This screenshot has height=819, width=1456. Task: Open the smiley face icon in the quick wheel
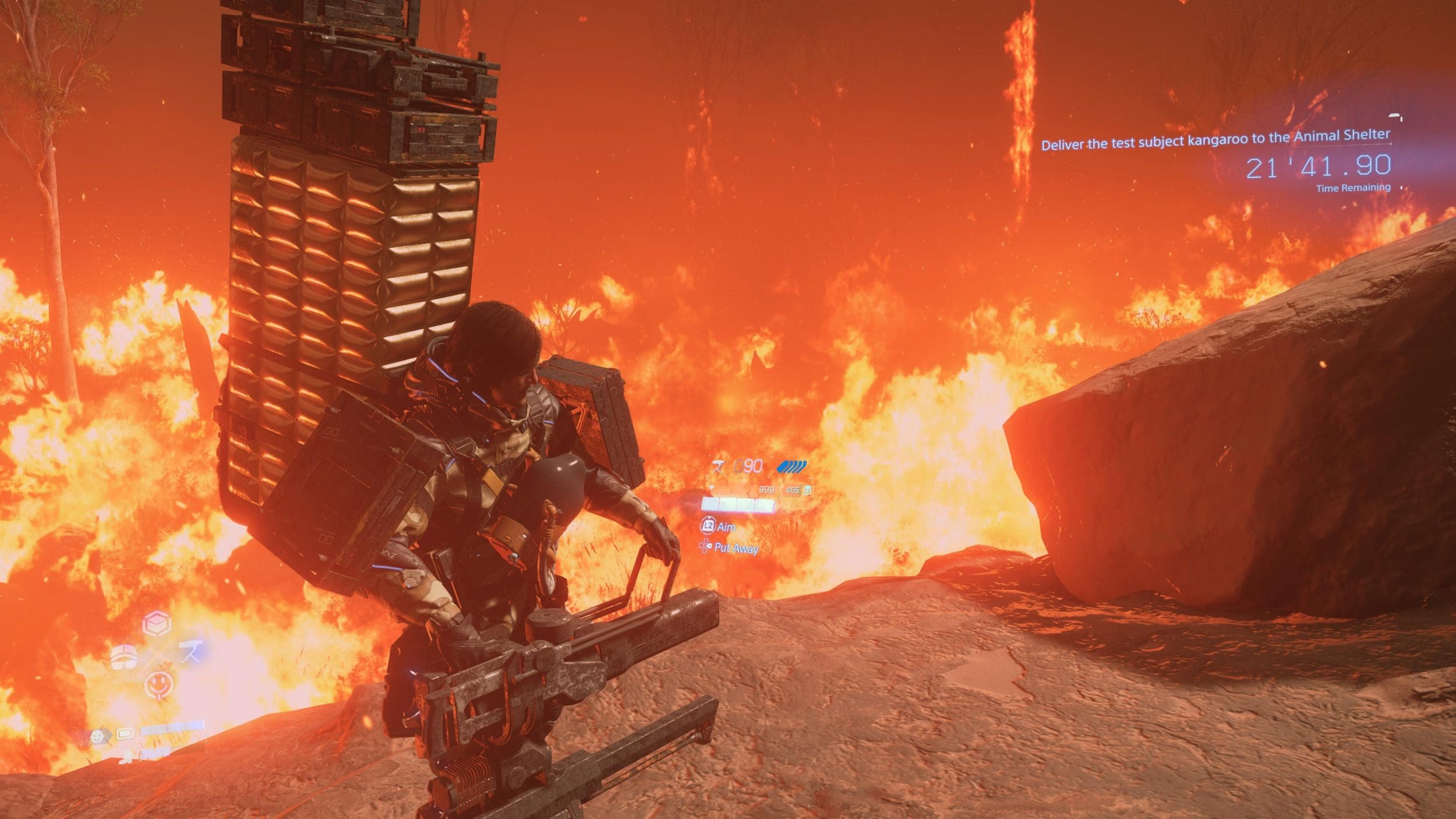(x=158, y=684)
